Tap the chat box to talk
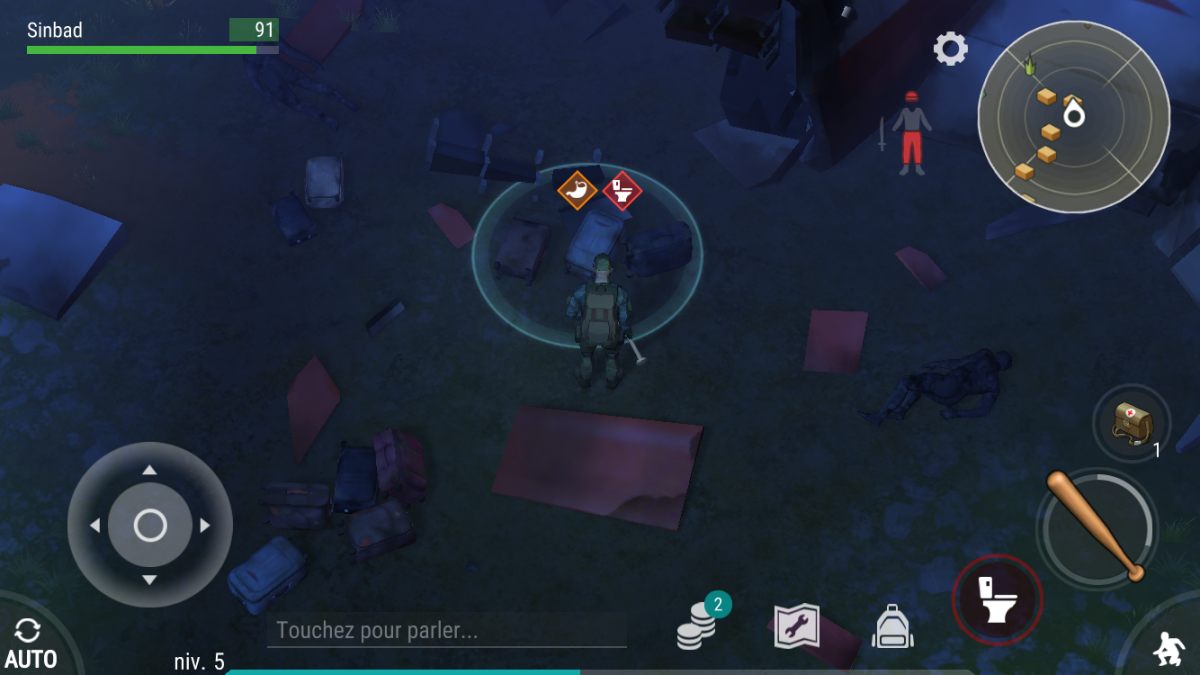 (446, 631)
